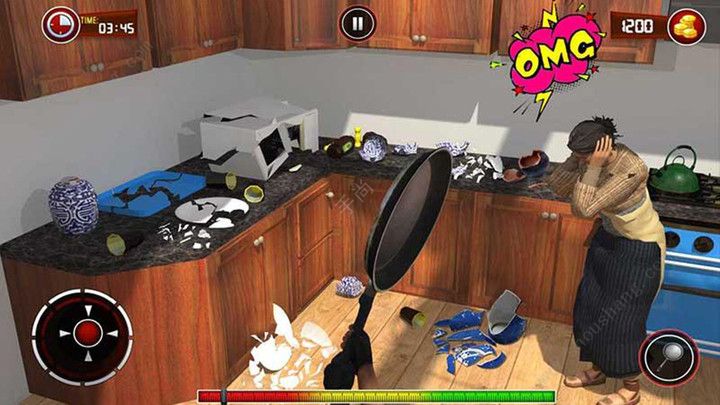Pause the game with the pause button
The width and height of the screenshot is (720, 405).
coord(357,23)
